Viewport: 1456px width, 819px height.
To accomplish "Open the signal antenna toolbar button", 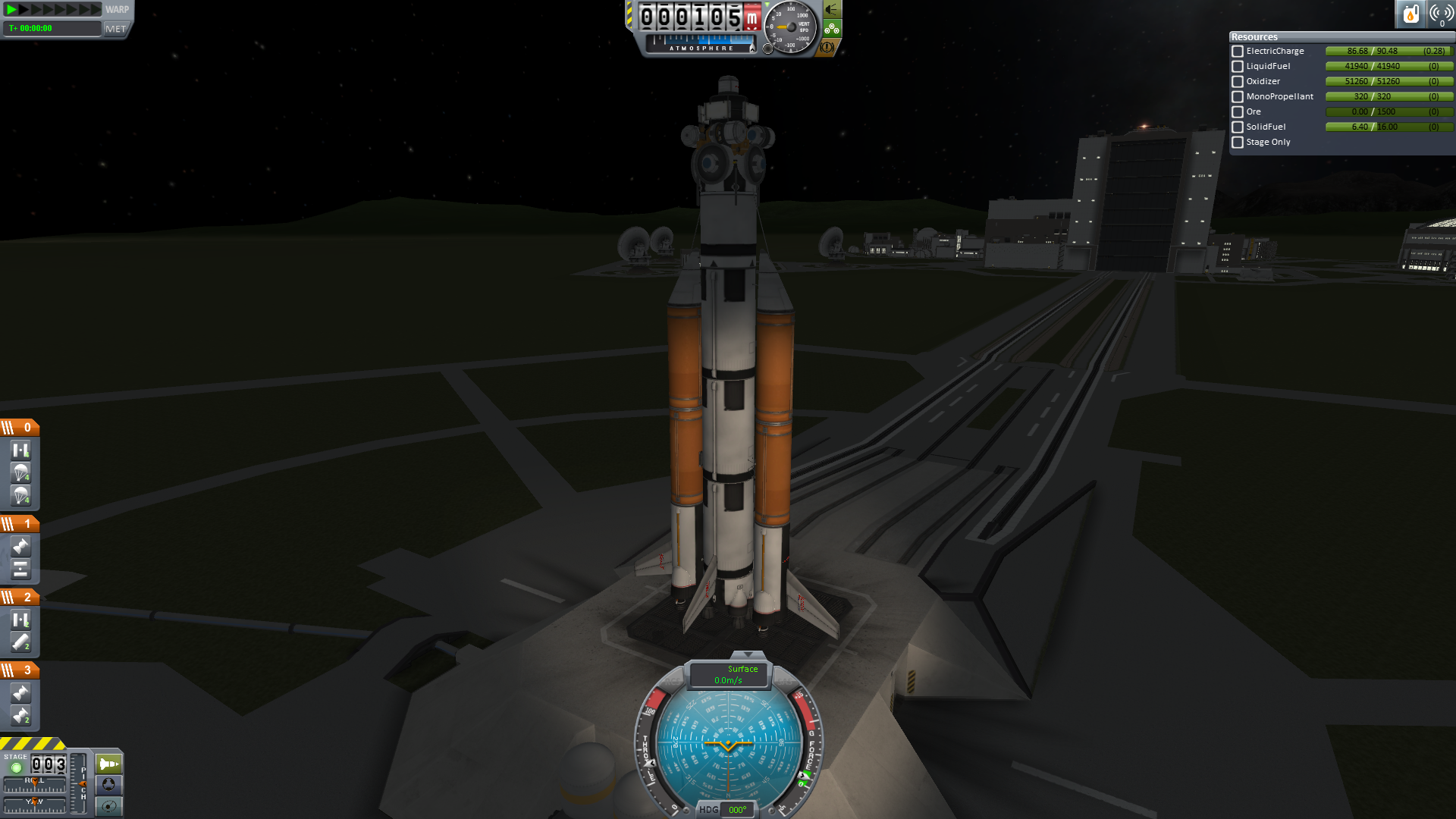I will (x=1441, y=14).
